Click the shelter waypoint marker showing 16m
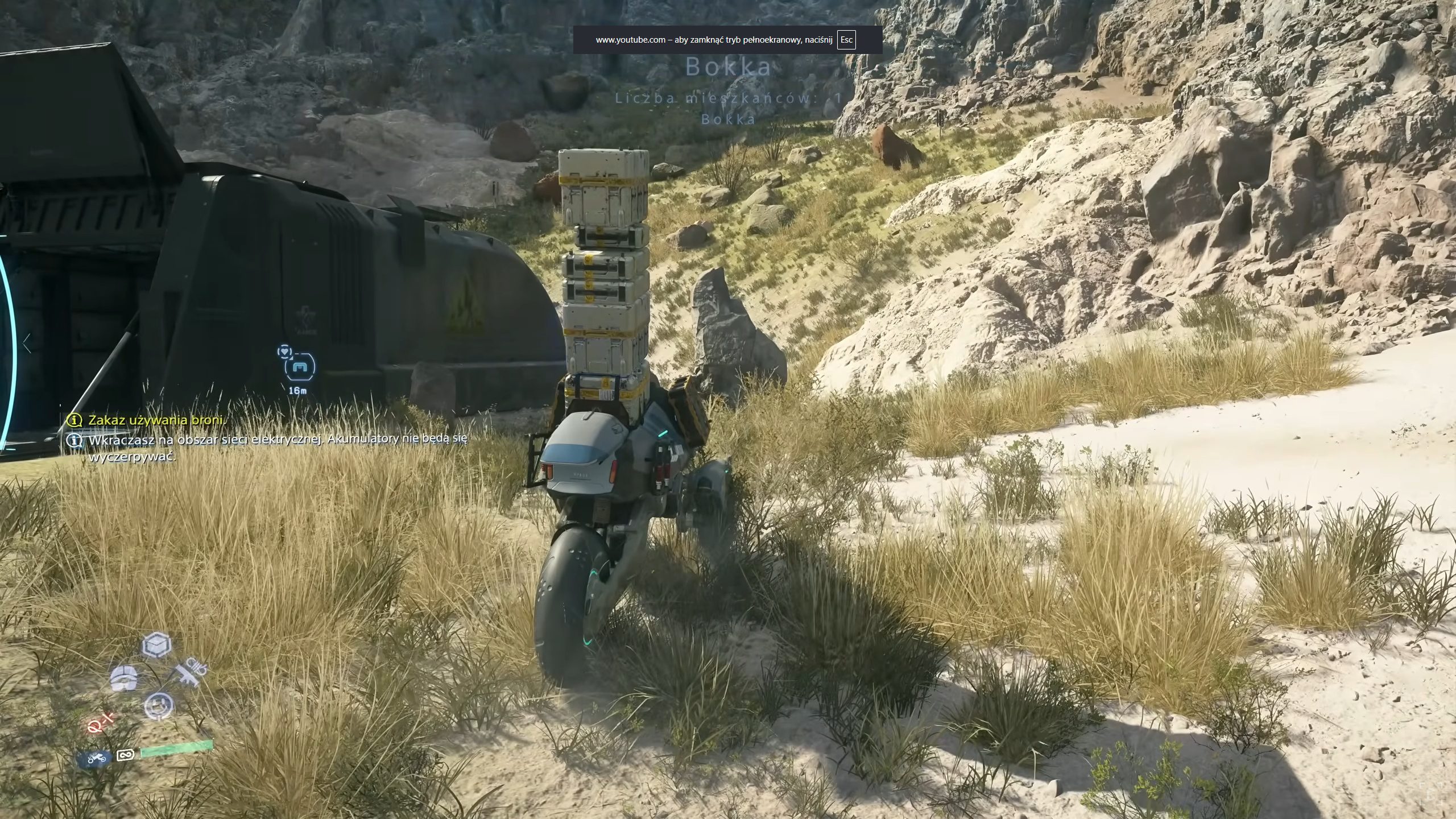Screen dimensions: 1456x819 click(x=298, y=367)
